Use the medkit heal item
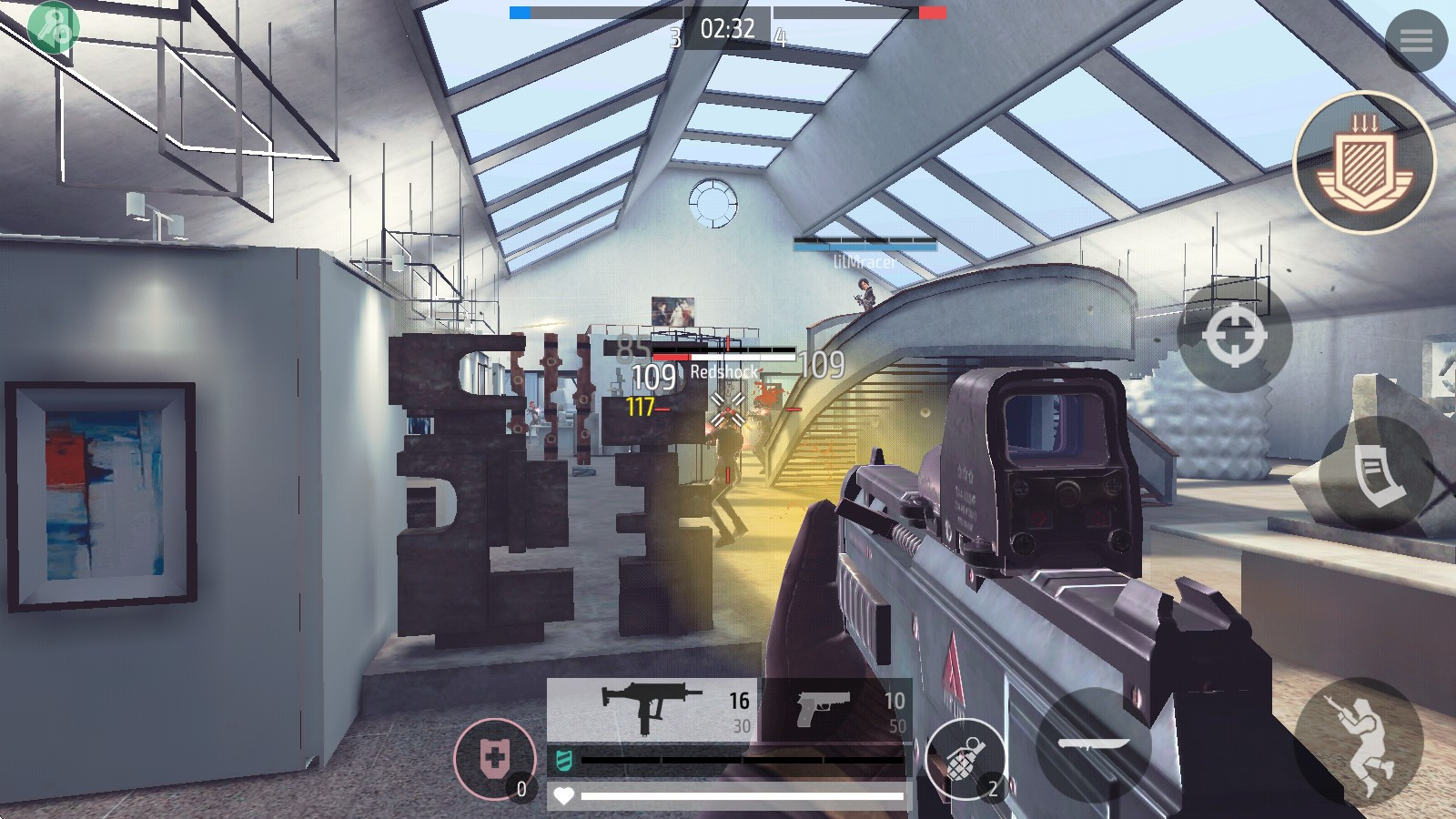The image size is (1456, 819). 495,759
